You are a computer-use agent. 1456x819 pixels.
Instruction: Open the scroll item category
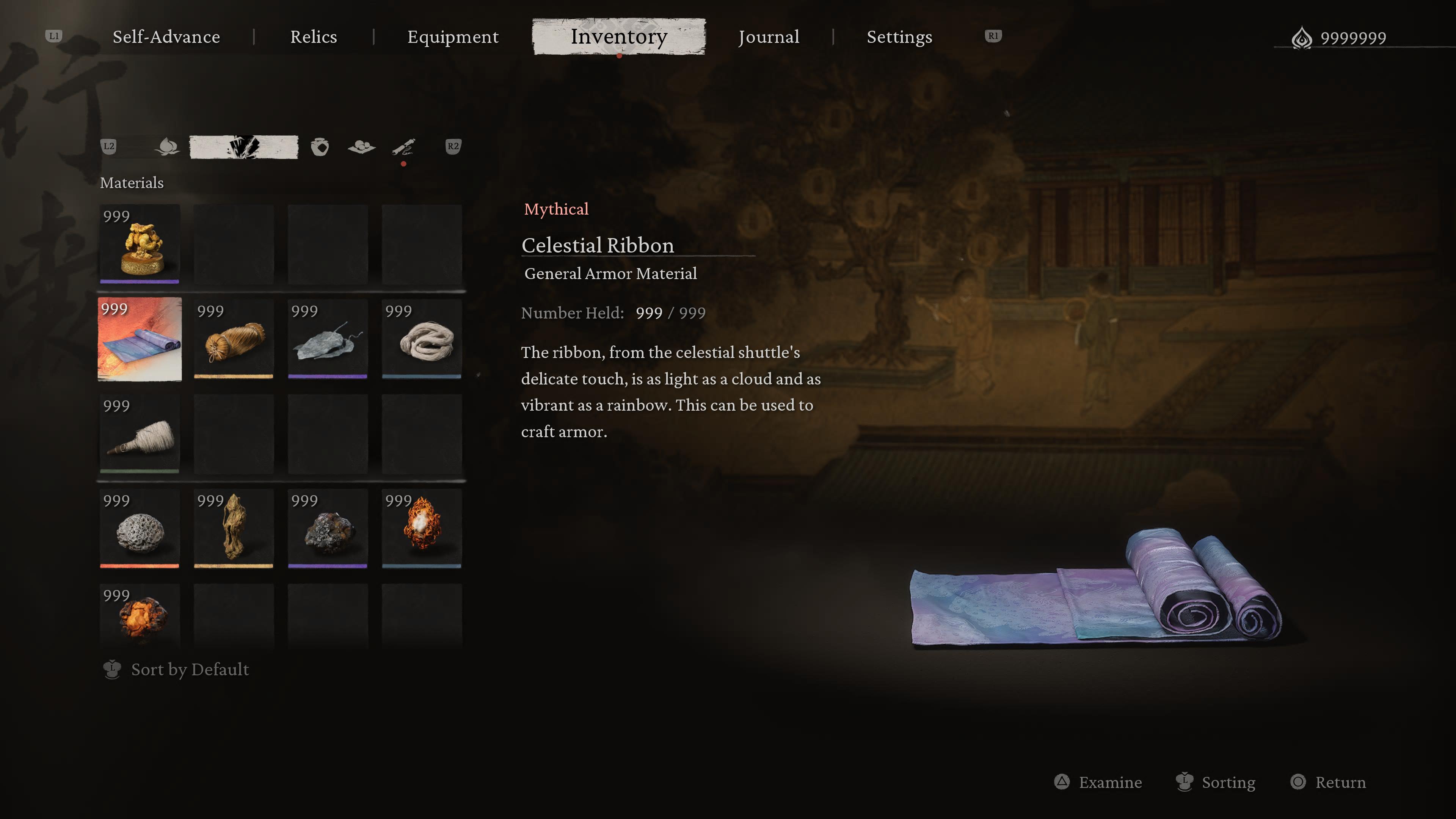pos(403,147)
